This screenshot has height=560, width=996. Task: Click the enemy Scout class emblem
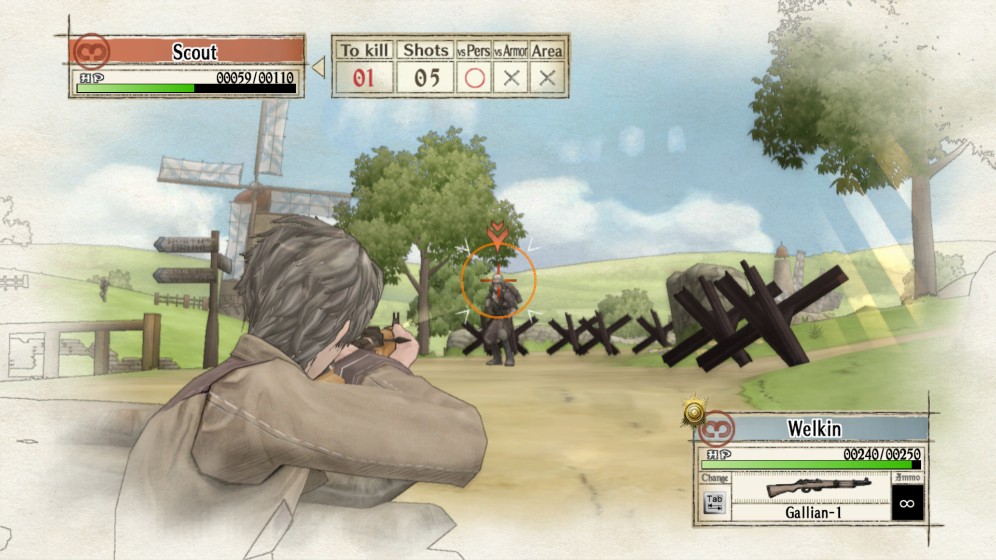click(92, 50)
